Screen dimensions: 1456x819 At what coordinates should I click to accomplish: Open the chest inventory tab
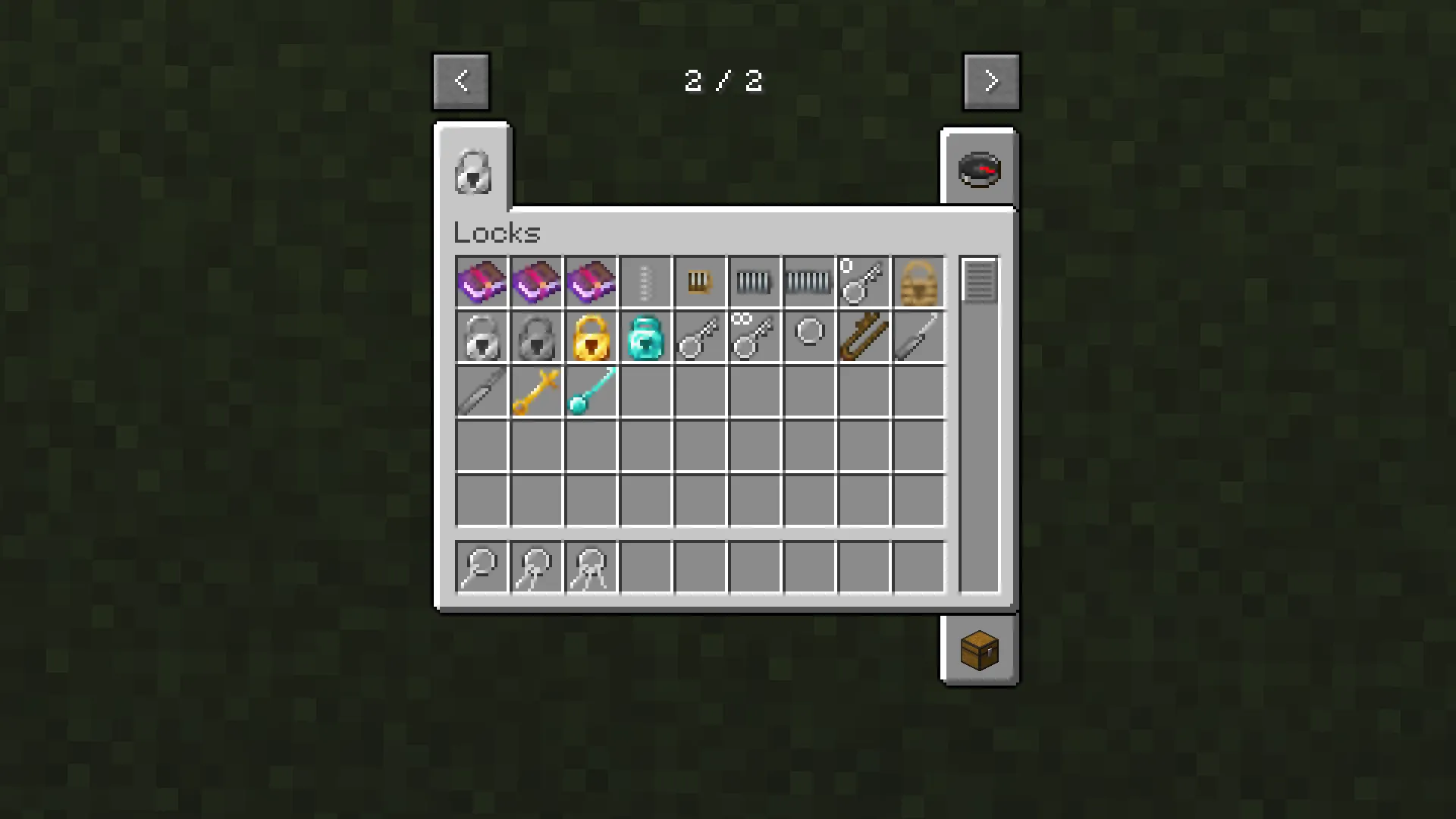coord(979,651)
